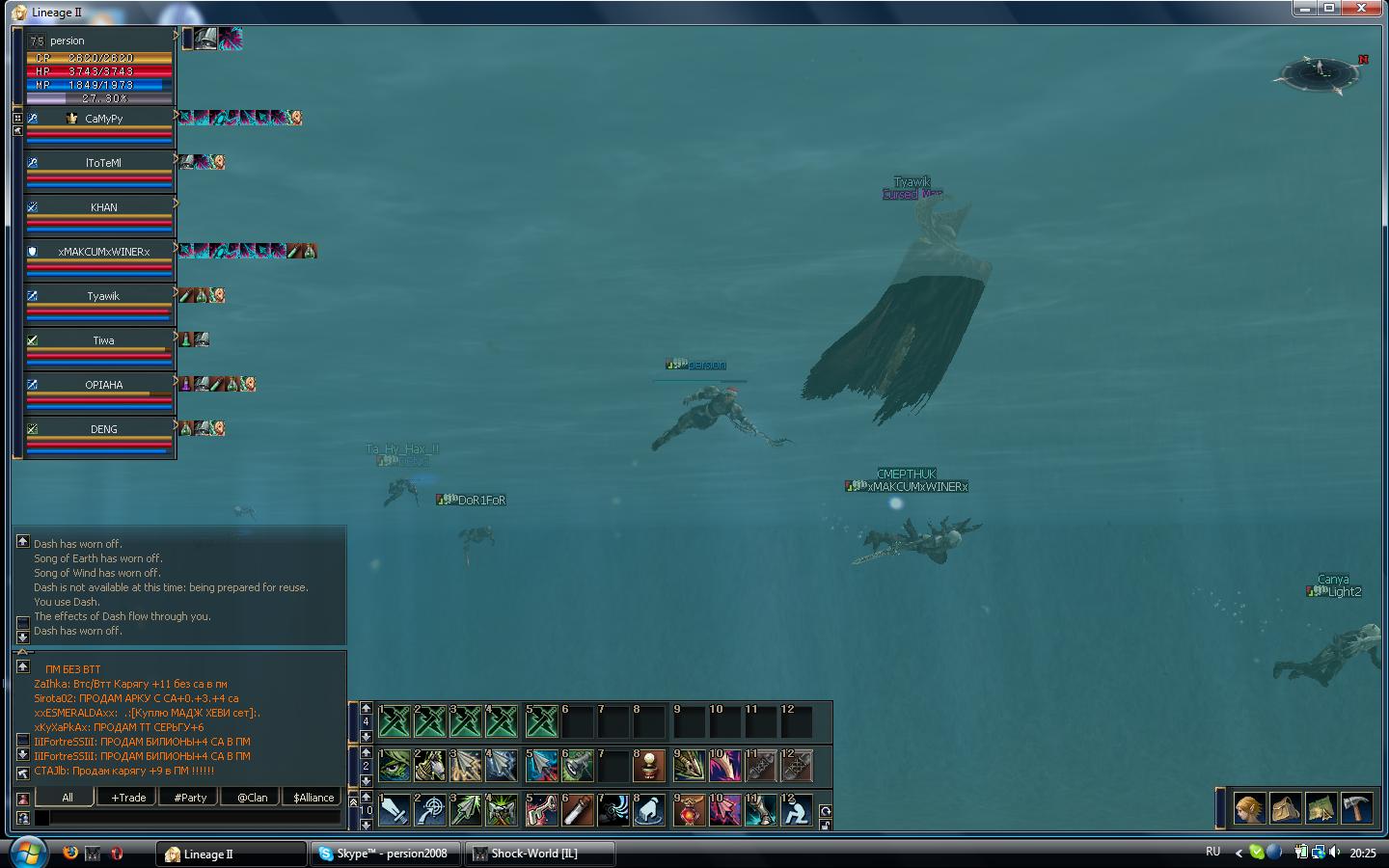Target party member KHAN
The width and height of the screenshot is (1389, 868).
click(103, 207)
